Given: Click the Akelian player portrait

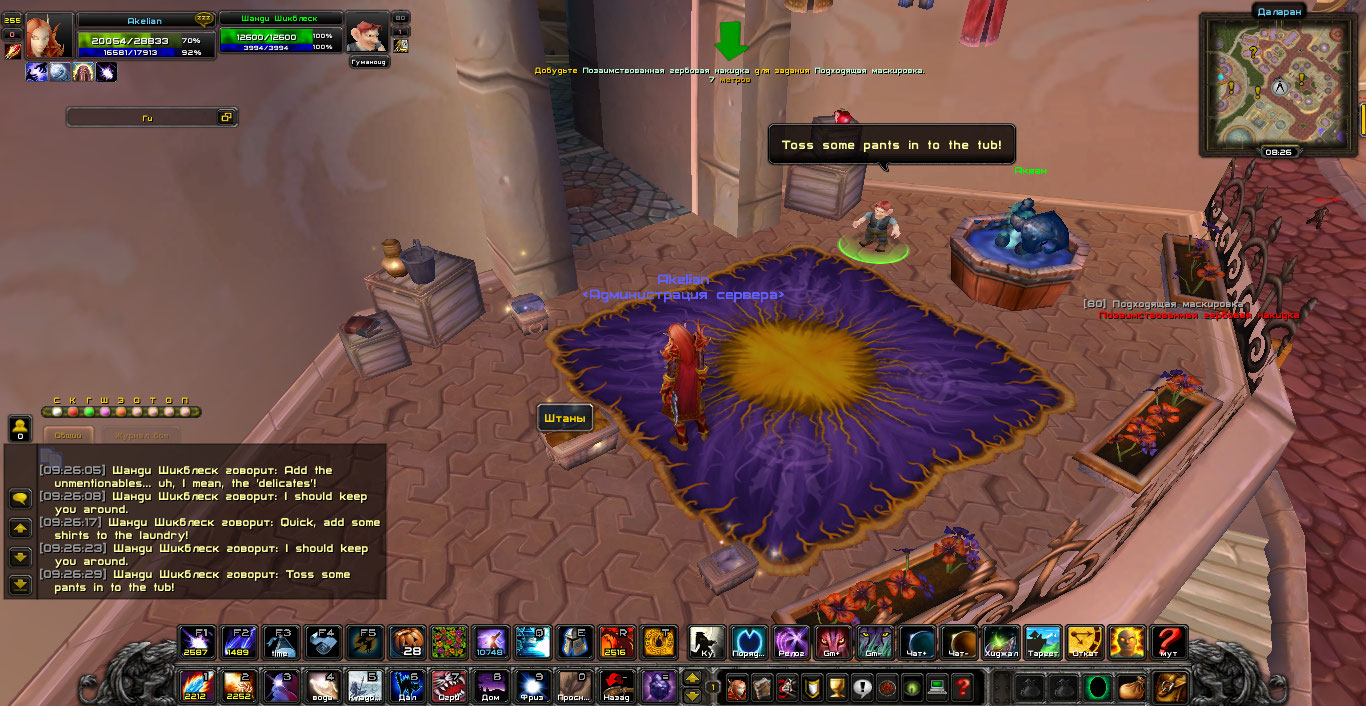Looking at the screenshot, I should tap(49, 36).
